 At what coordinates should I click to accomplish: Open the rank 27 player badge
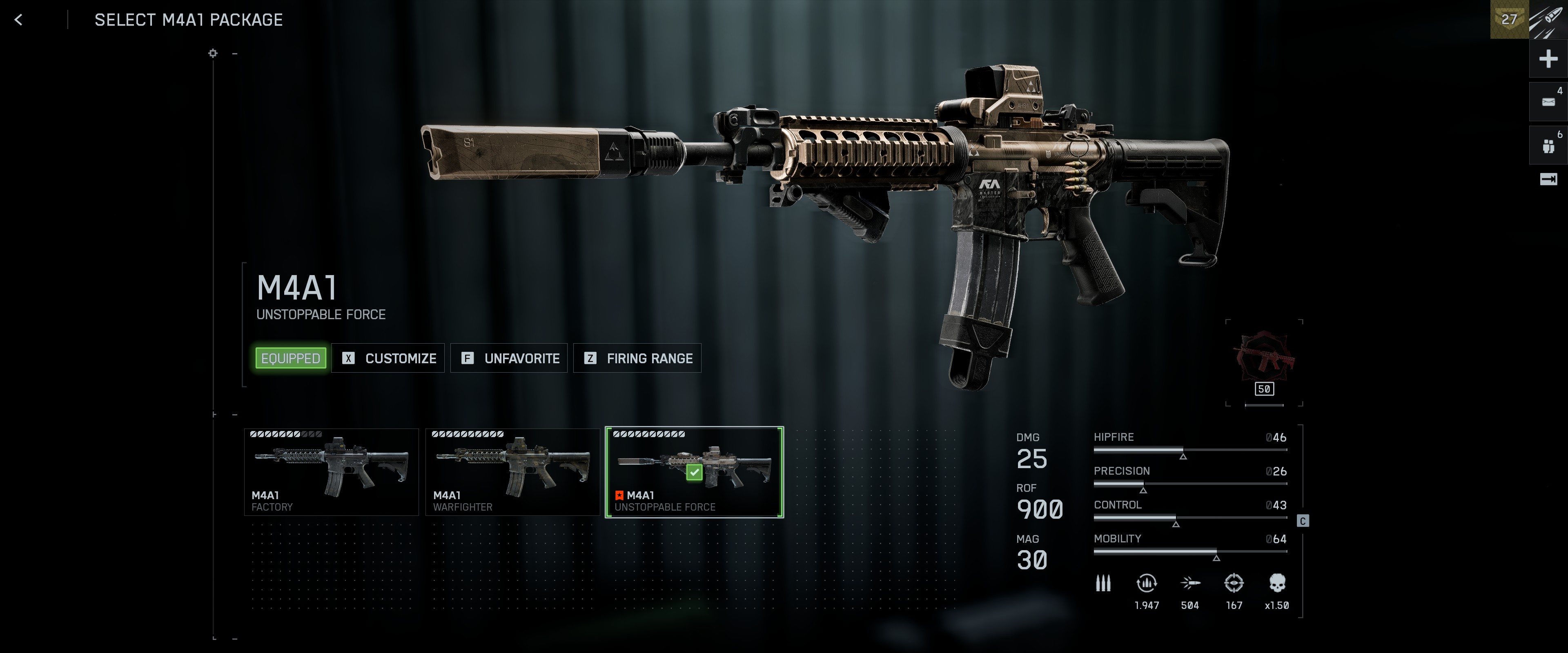point(1509,20)
